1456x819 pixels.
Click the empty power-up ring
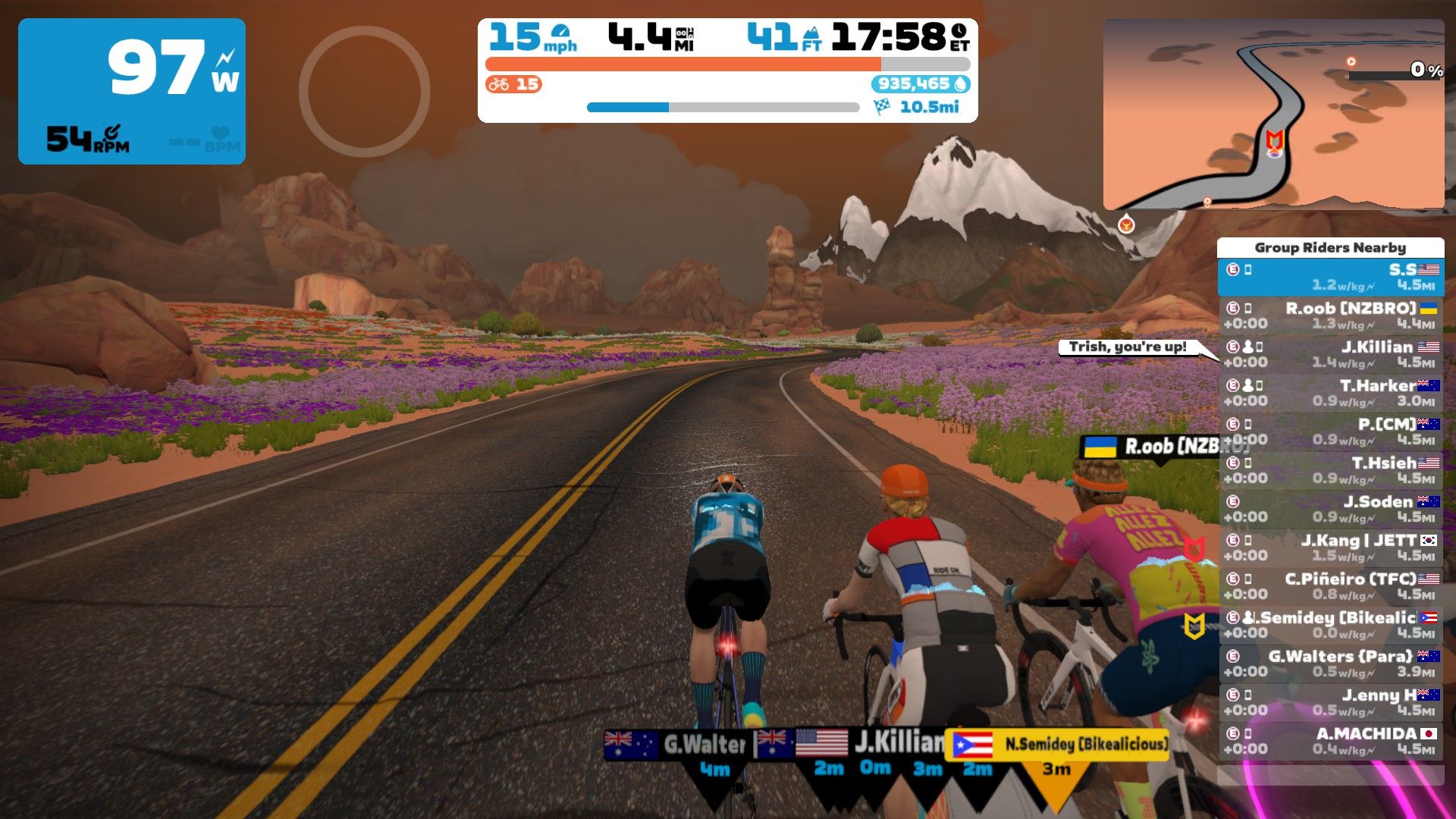pyautogui.click(x=365, y=92)
